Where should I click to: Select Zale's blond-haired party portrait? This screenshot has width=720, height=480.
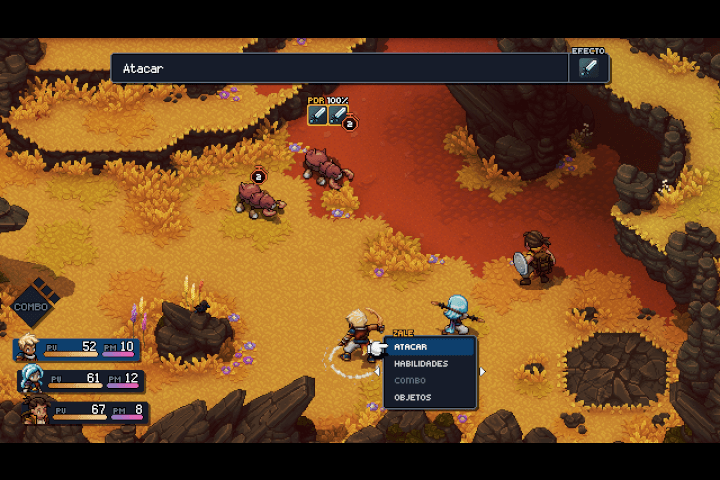(x=28, y=347)
